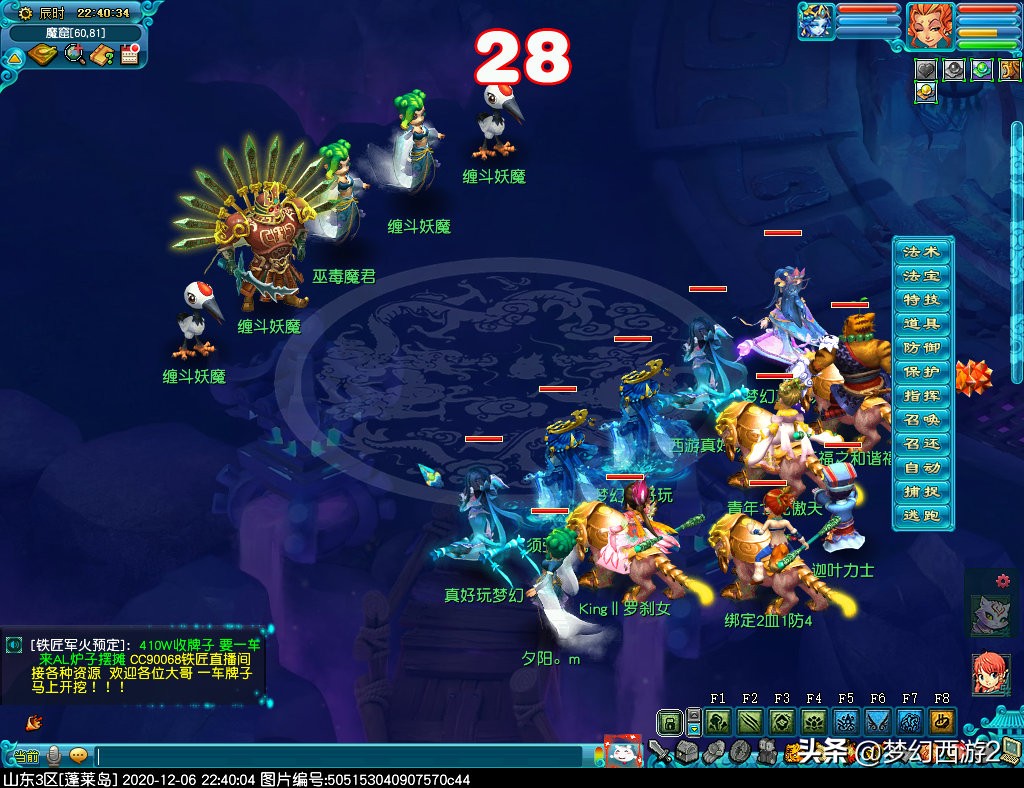Use the F5 blue skill hotkey slot
This screenshot has height=788, width=1024.
click(846, 722)
